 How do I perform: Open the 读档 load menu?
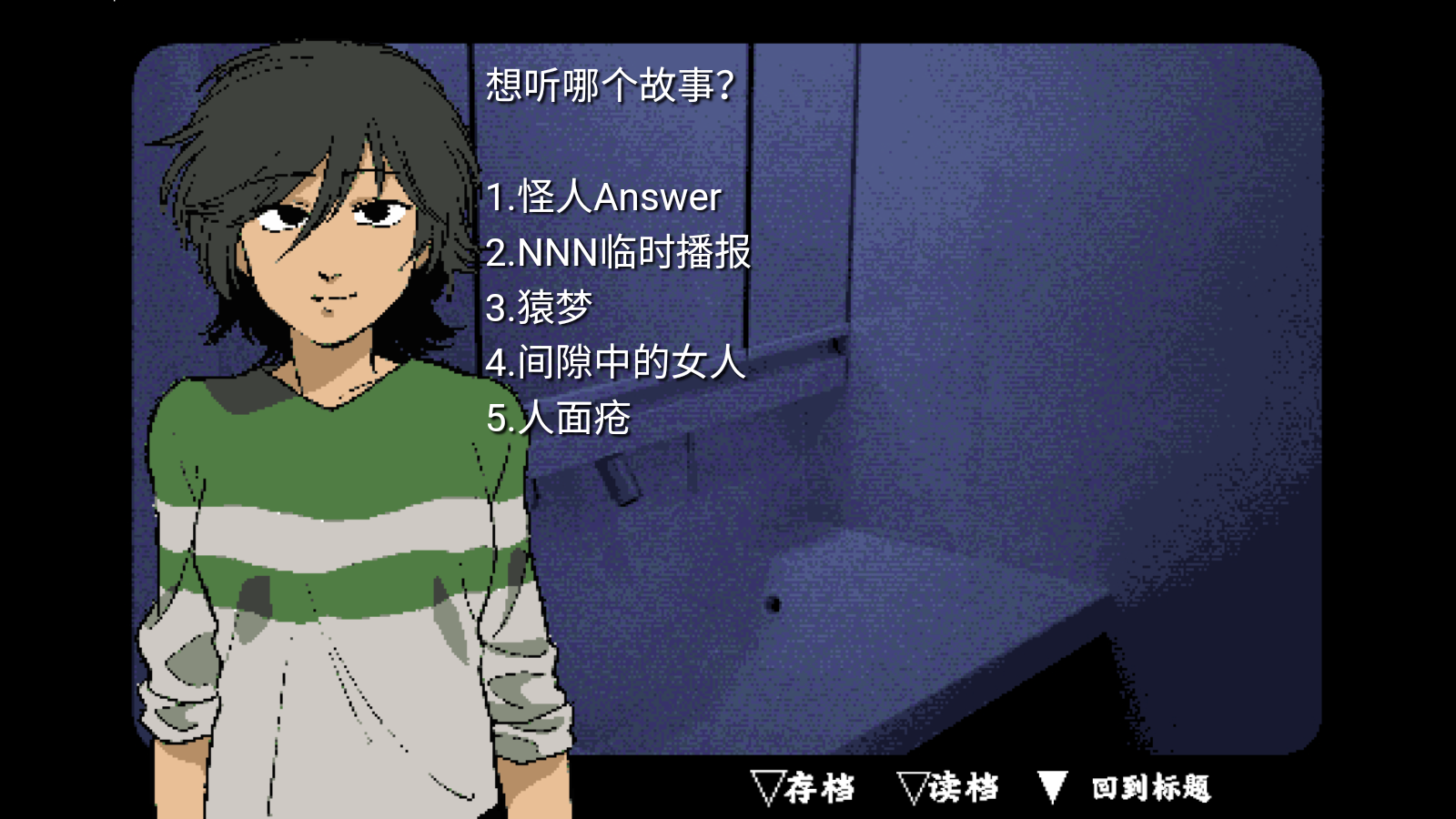(948, 787)
